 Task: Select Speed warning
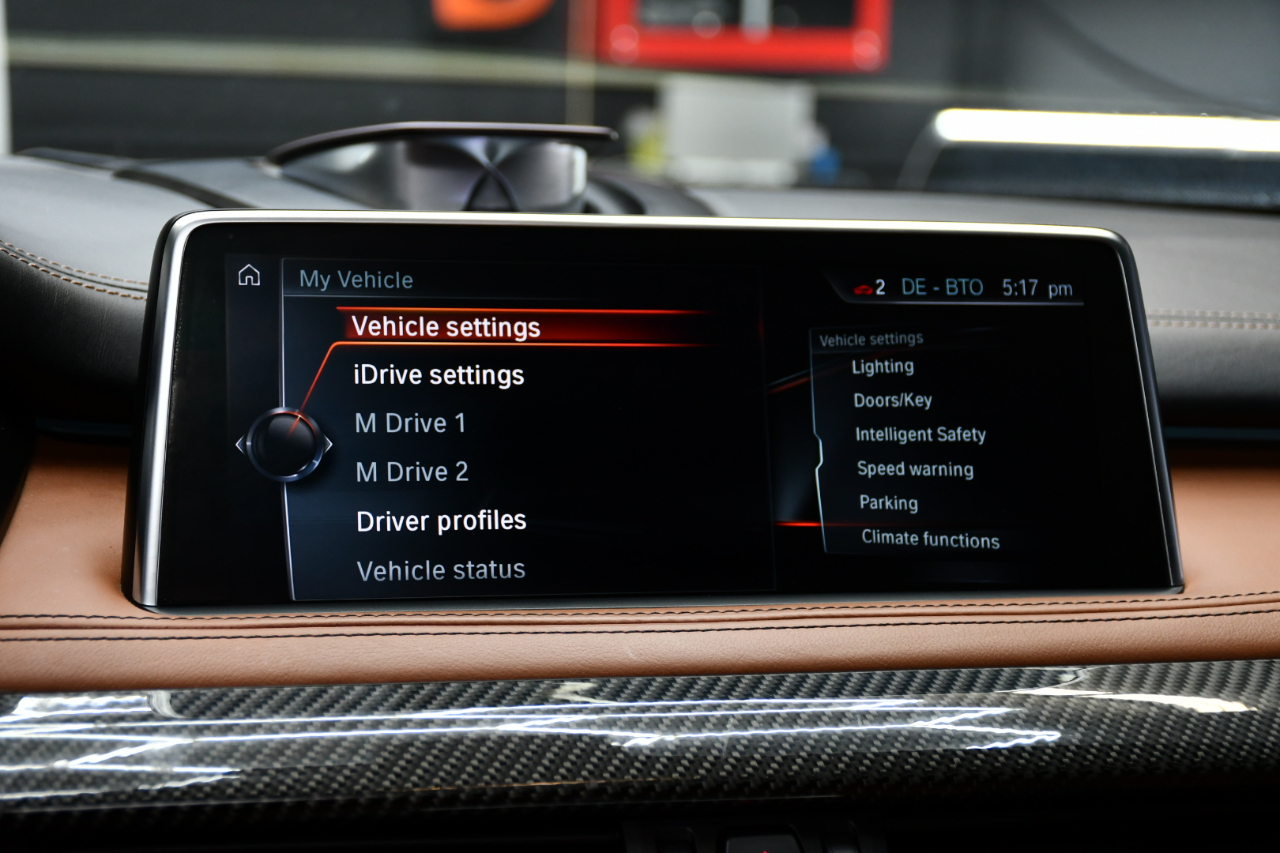[x=915, y=469]
